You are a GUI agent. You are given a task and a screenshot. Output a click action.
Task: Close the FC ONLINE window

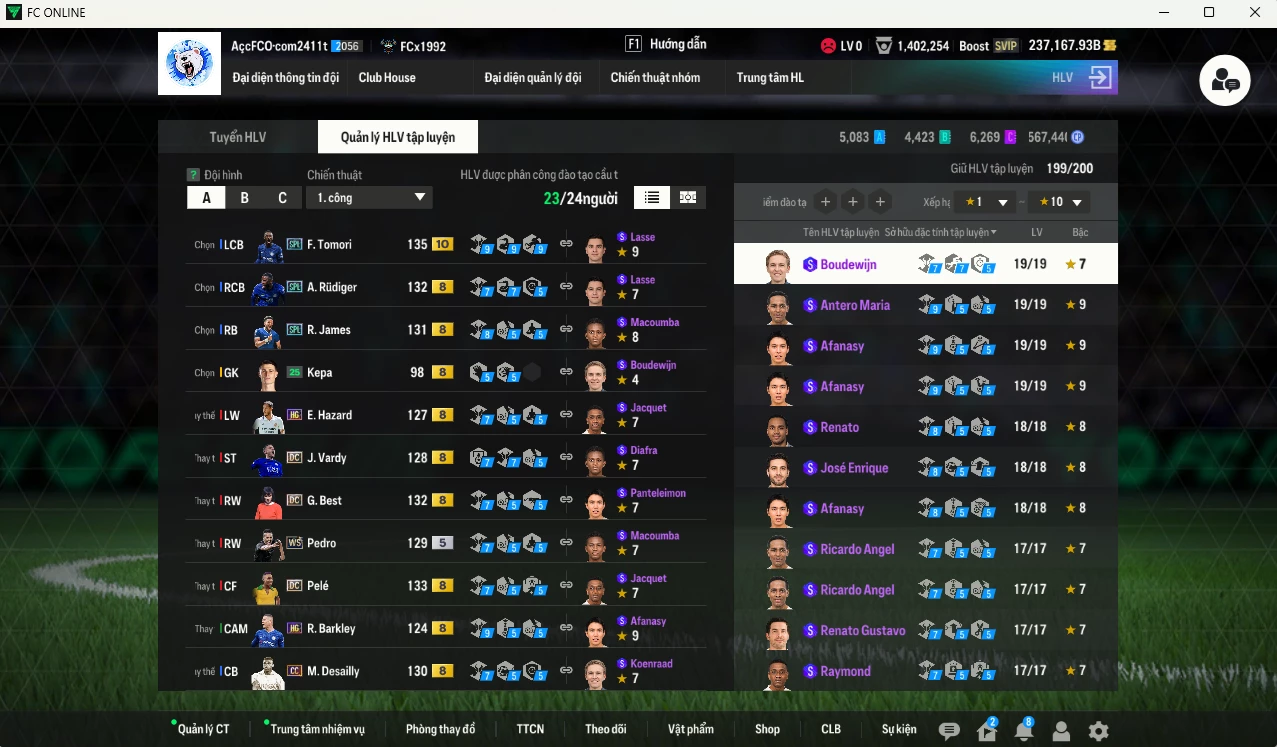tap(1255, 12)
